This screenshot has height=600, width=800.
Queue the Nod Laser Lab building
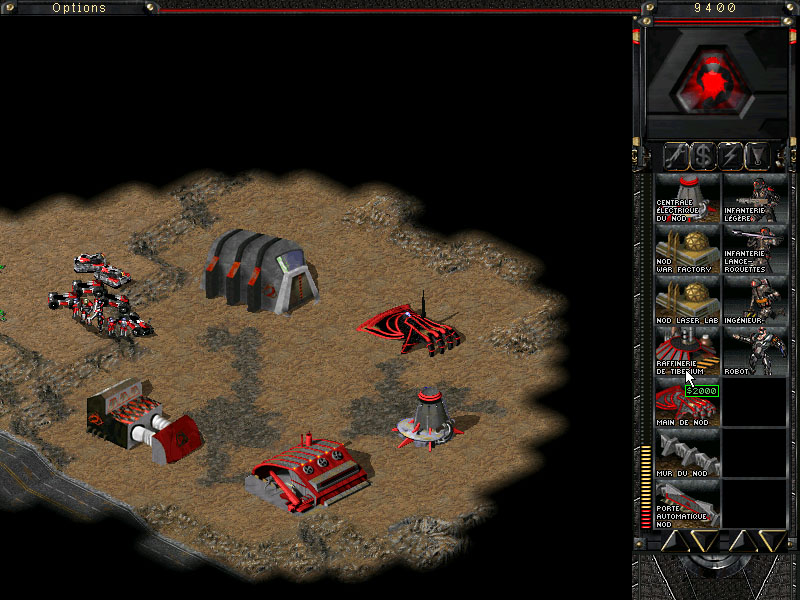687,301
